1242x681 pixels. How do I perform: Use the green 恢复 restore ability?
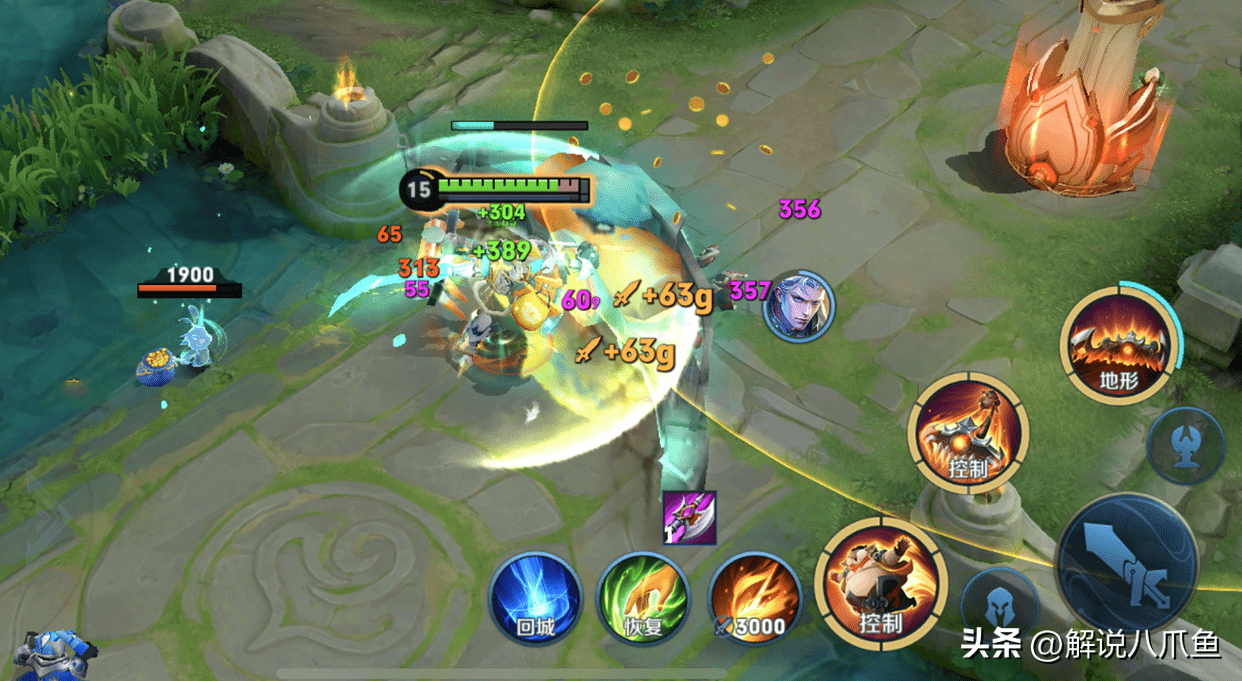(x=642, y=600)
